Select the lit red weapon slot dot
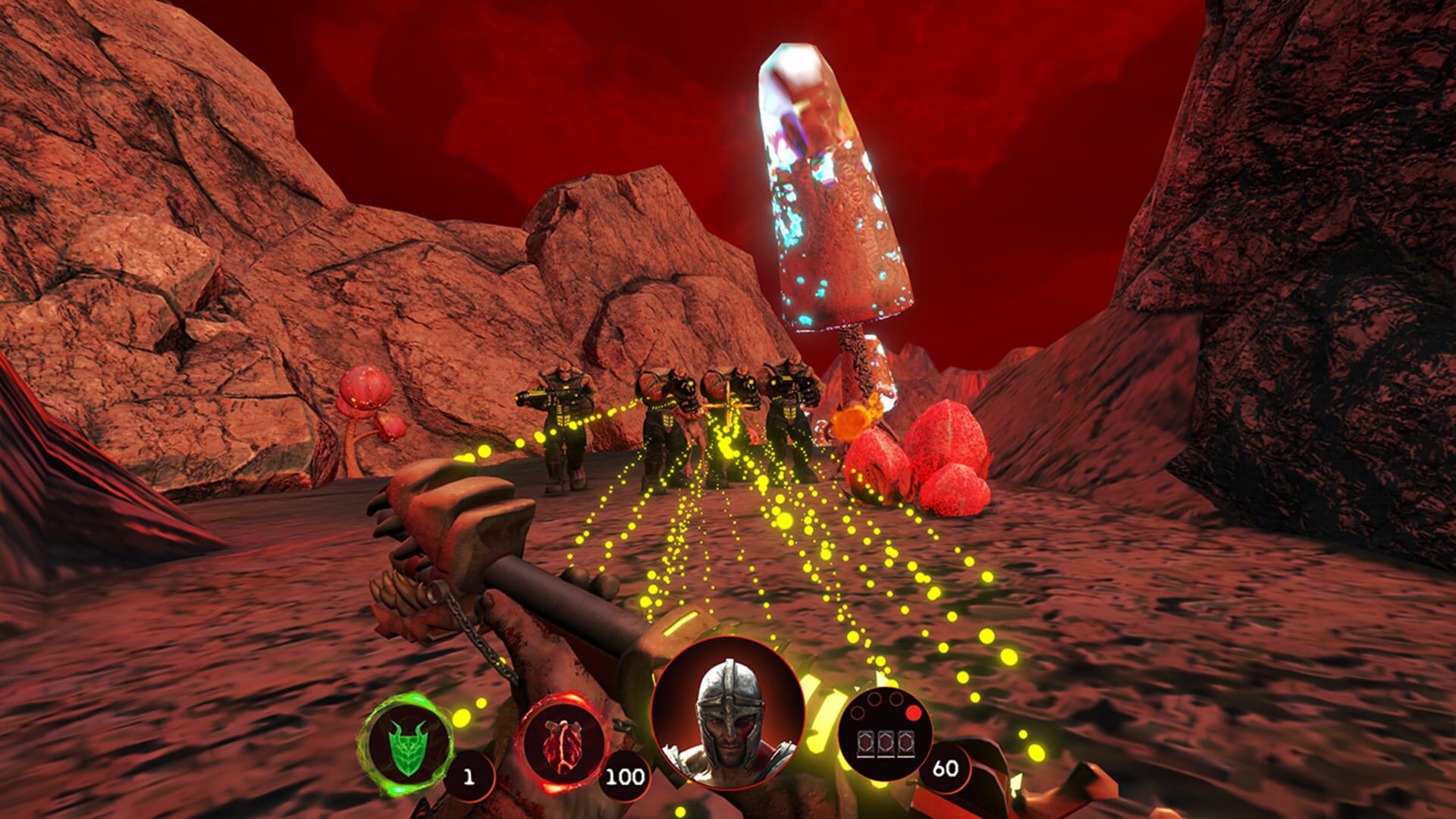Image resolution: width=1456 pixels, height=819 pixels. coord(913,713)
